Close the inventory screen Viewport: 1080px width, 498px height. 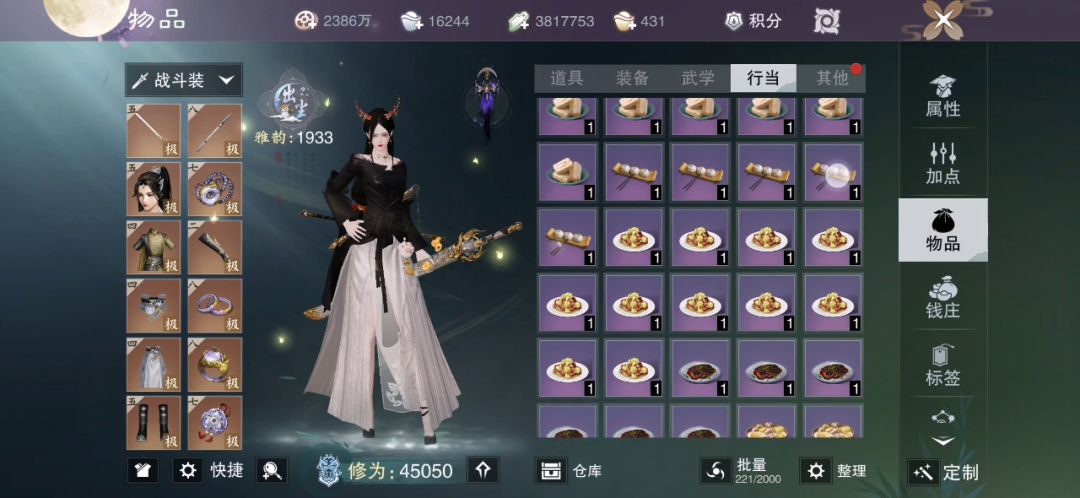click(944, 20)
